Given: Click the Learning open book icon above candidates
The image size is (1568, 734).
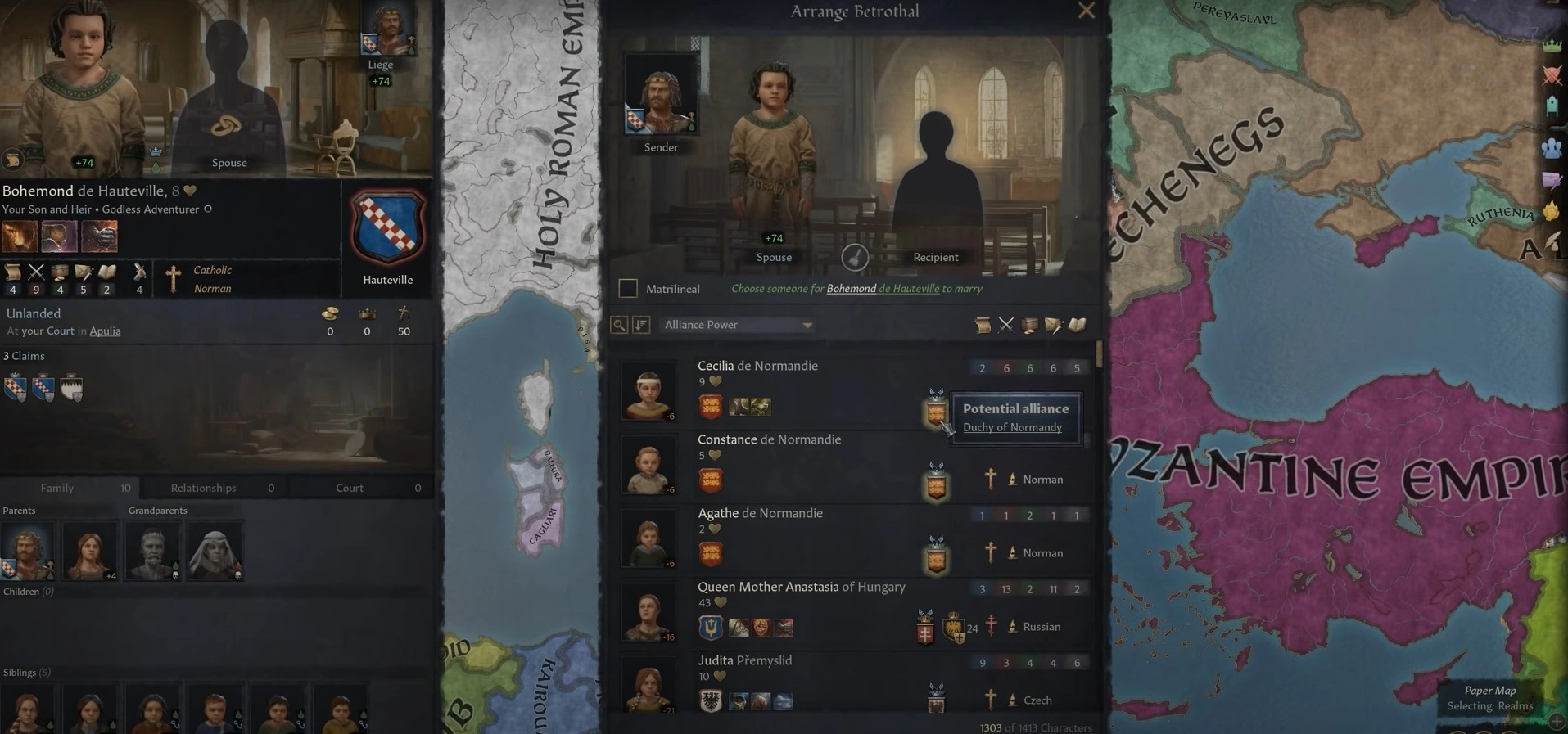Looking at the screenshot, I should pos(1078,325).
